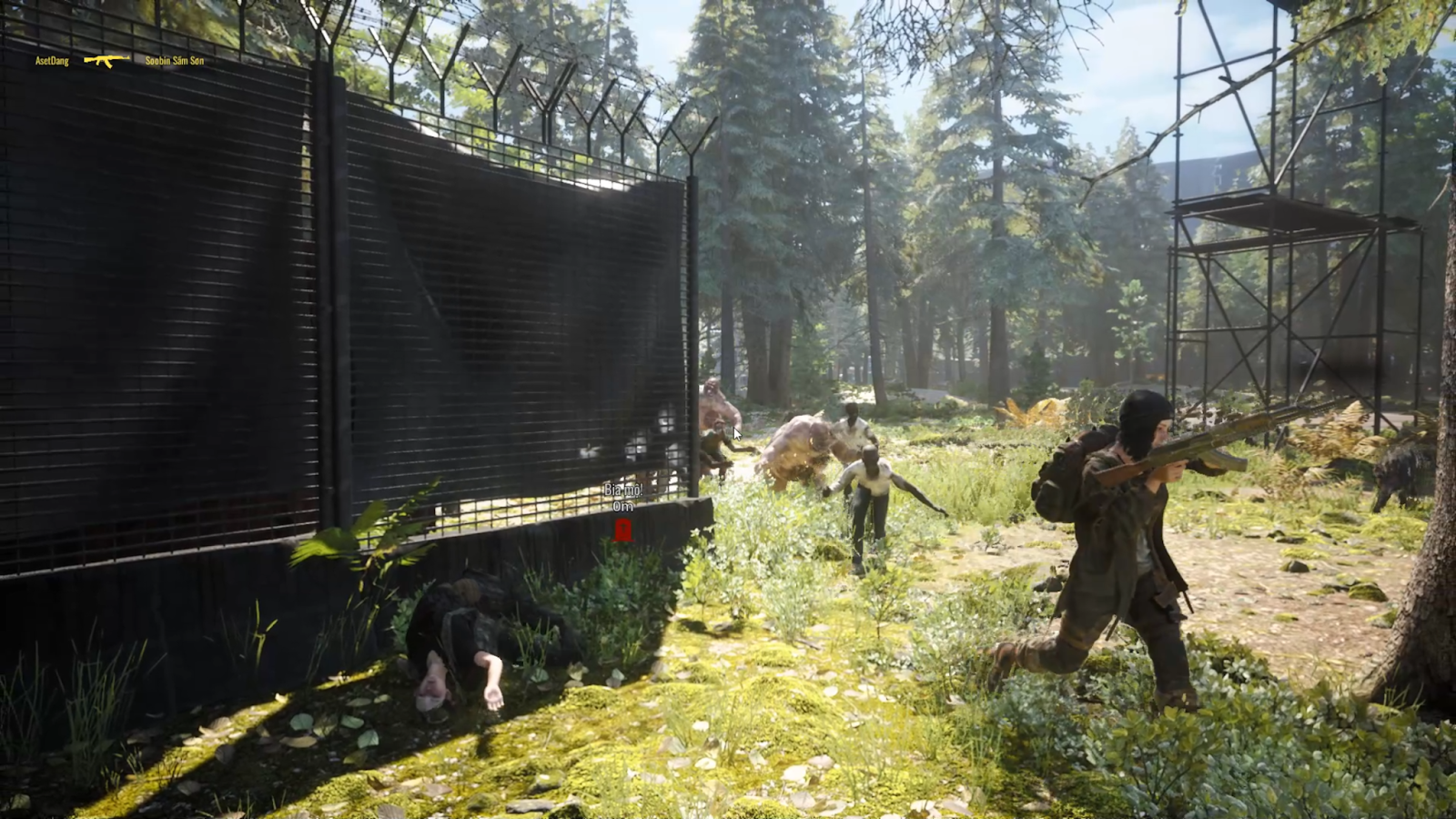Click the red grave marker icon
The width and height of the screenshot is (1456, 819).
622,530
